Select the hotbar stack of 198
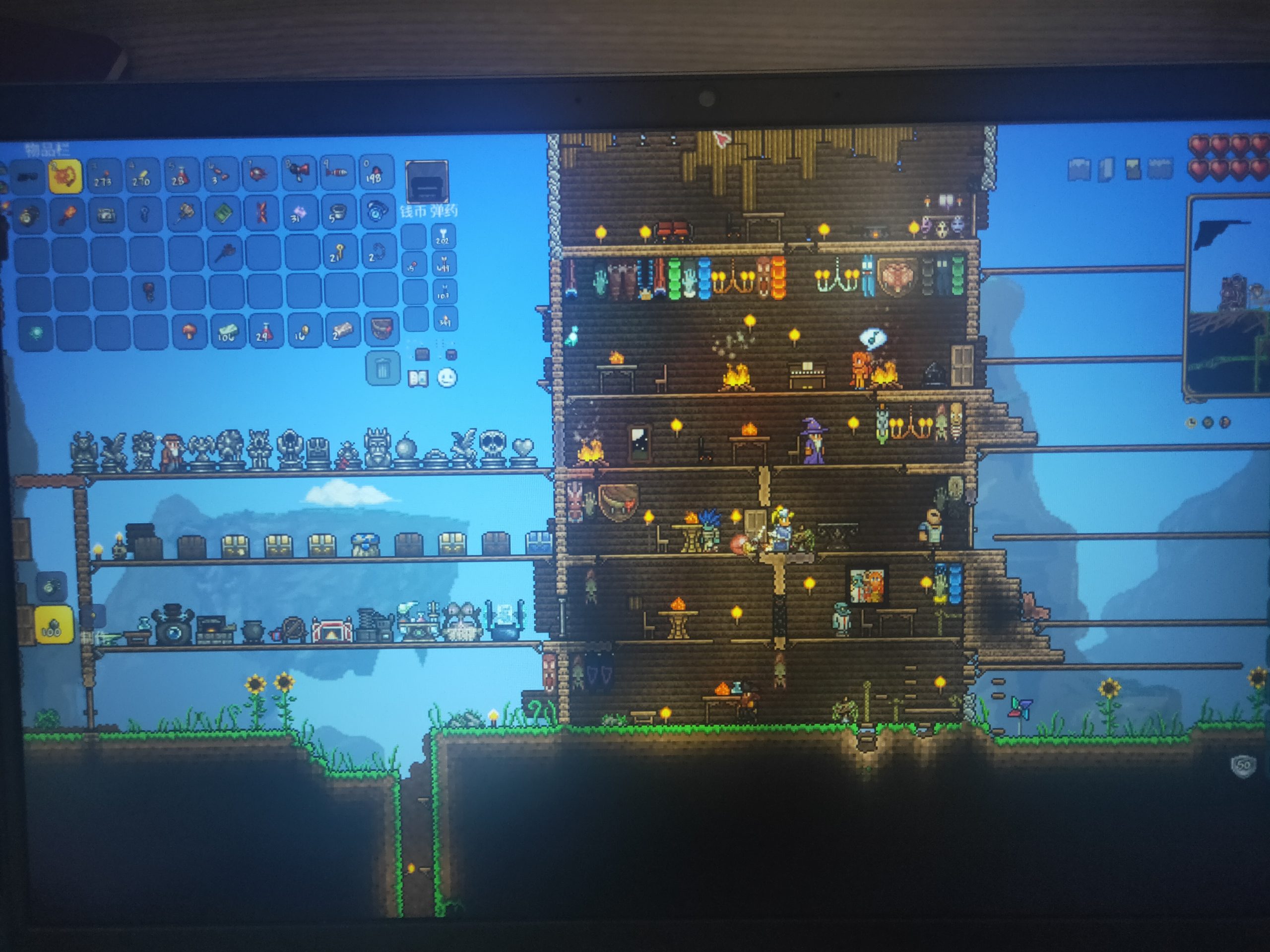The height and width of the screenshot is (952, 1270). coord(376,172)
